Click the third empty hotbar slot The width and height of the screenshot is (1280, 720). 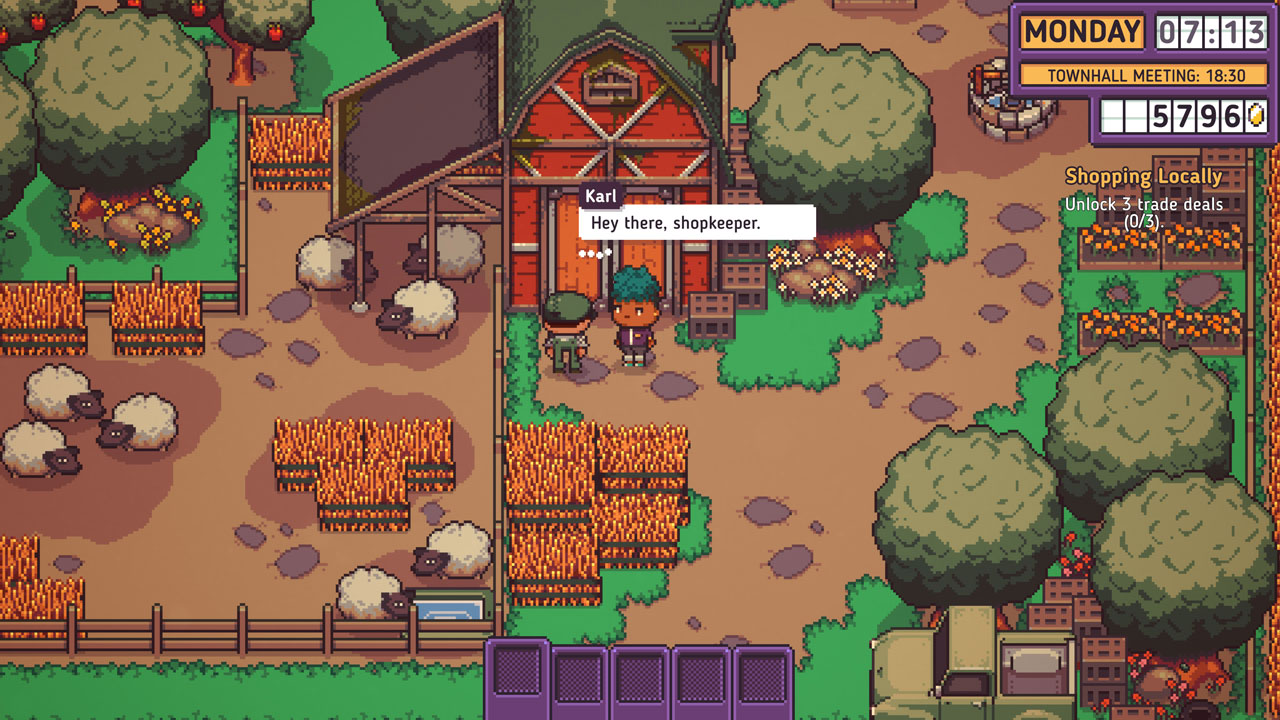coord(640,678)
